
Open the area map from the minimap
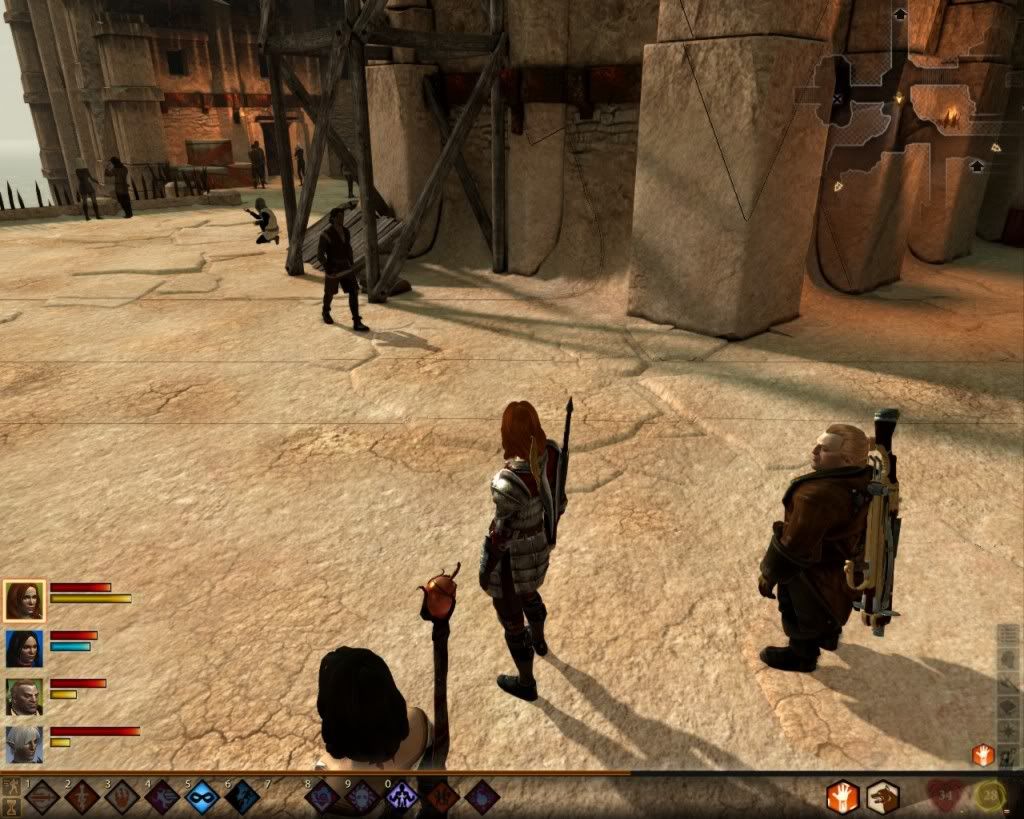pos(910,120)
